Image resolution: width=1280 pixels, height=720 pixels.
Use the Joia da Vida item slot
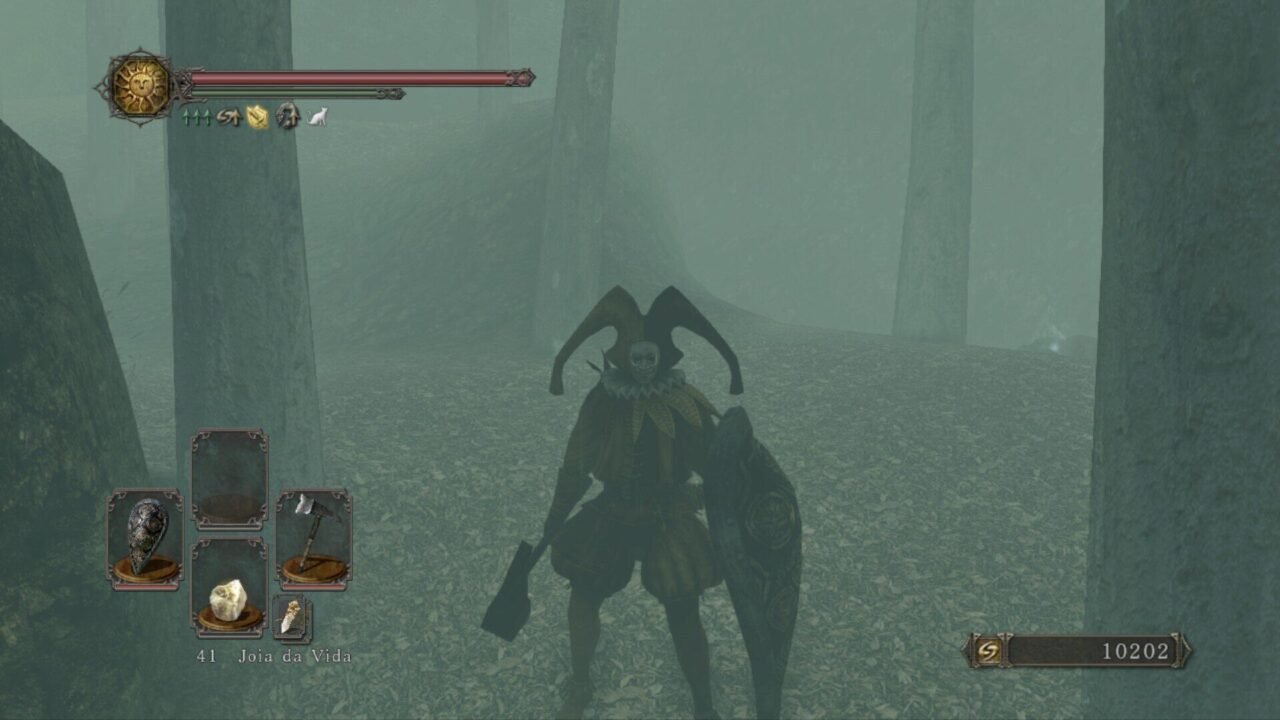[x=229, y=589]
